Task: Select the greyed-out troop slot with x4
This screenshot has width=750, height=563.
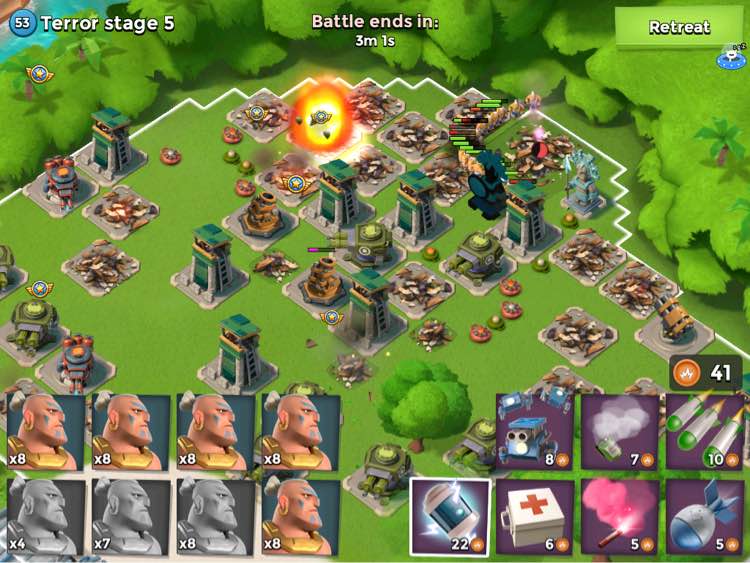Action: tap(46, 516)
